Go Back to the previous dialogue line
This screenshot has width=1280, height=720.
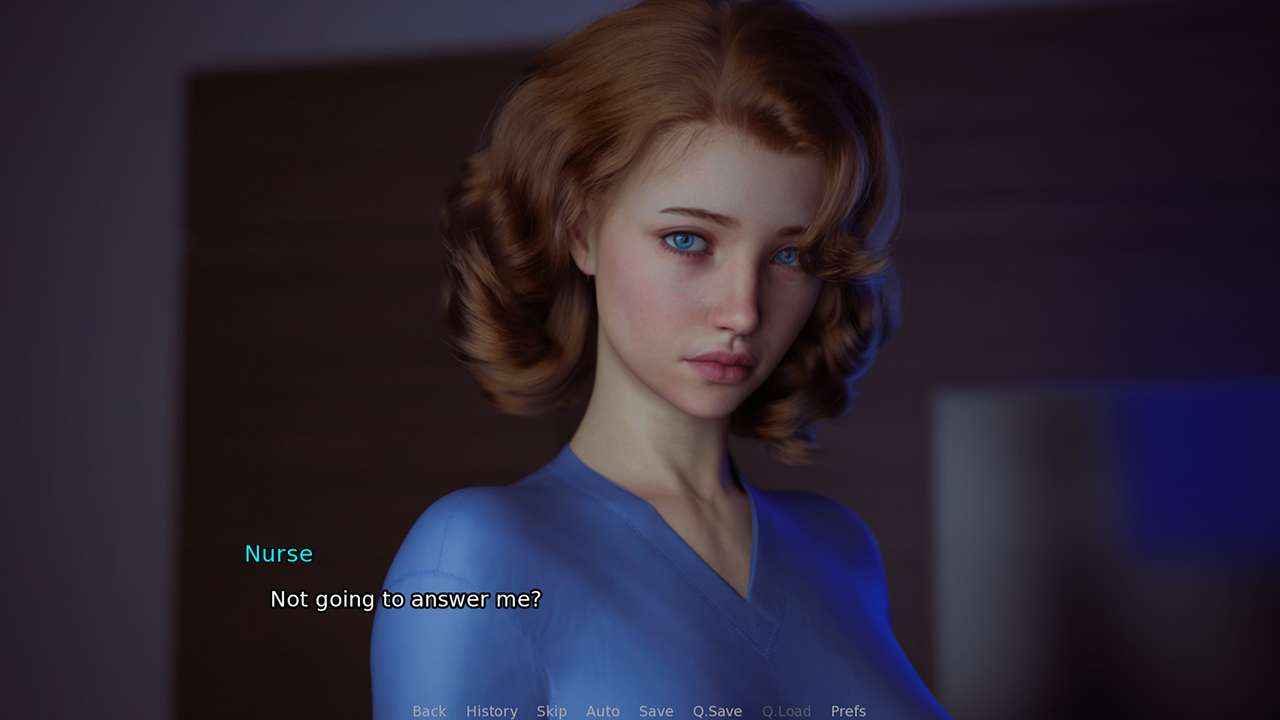[x=429, y=711]
